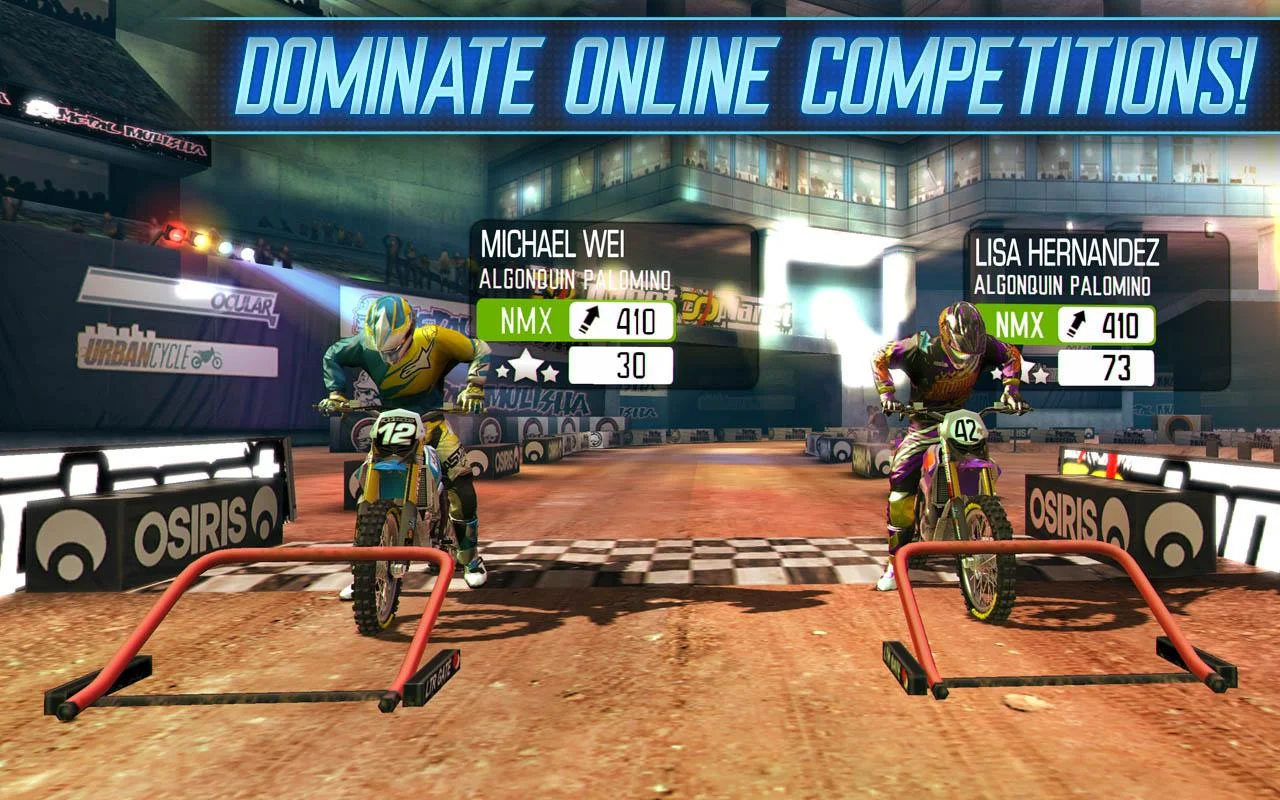Screen dimensions: 1280x800
Task: Open the Algonquin Palomino team label under Lisa
Action: point(1065,284)
